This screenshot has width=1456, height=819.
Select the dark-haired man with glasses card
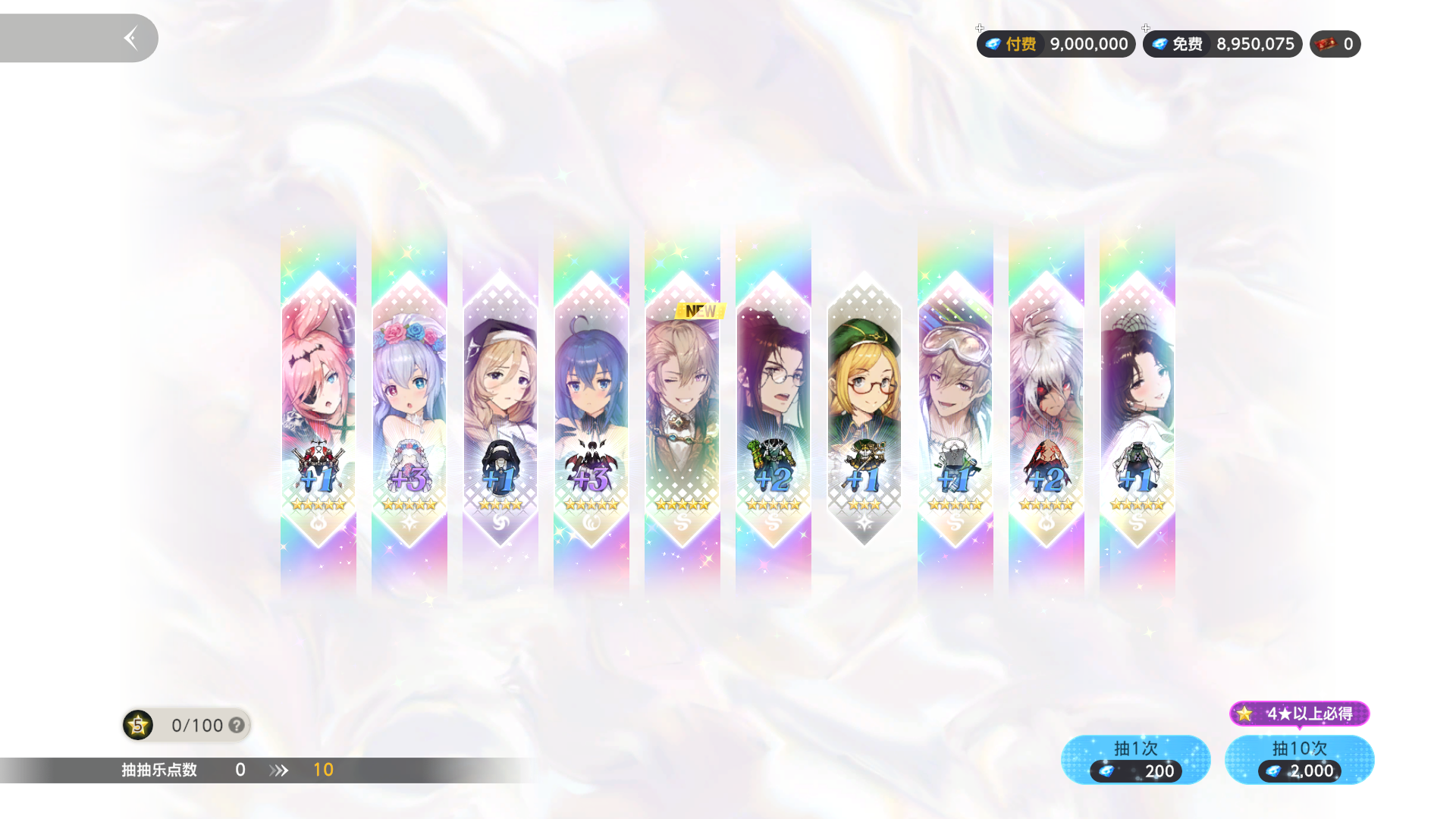[773, 409]
